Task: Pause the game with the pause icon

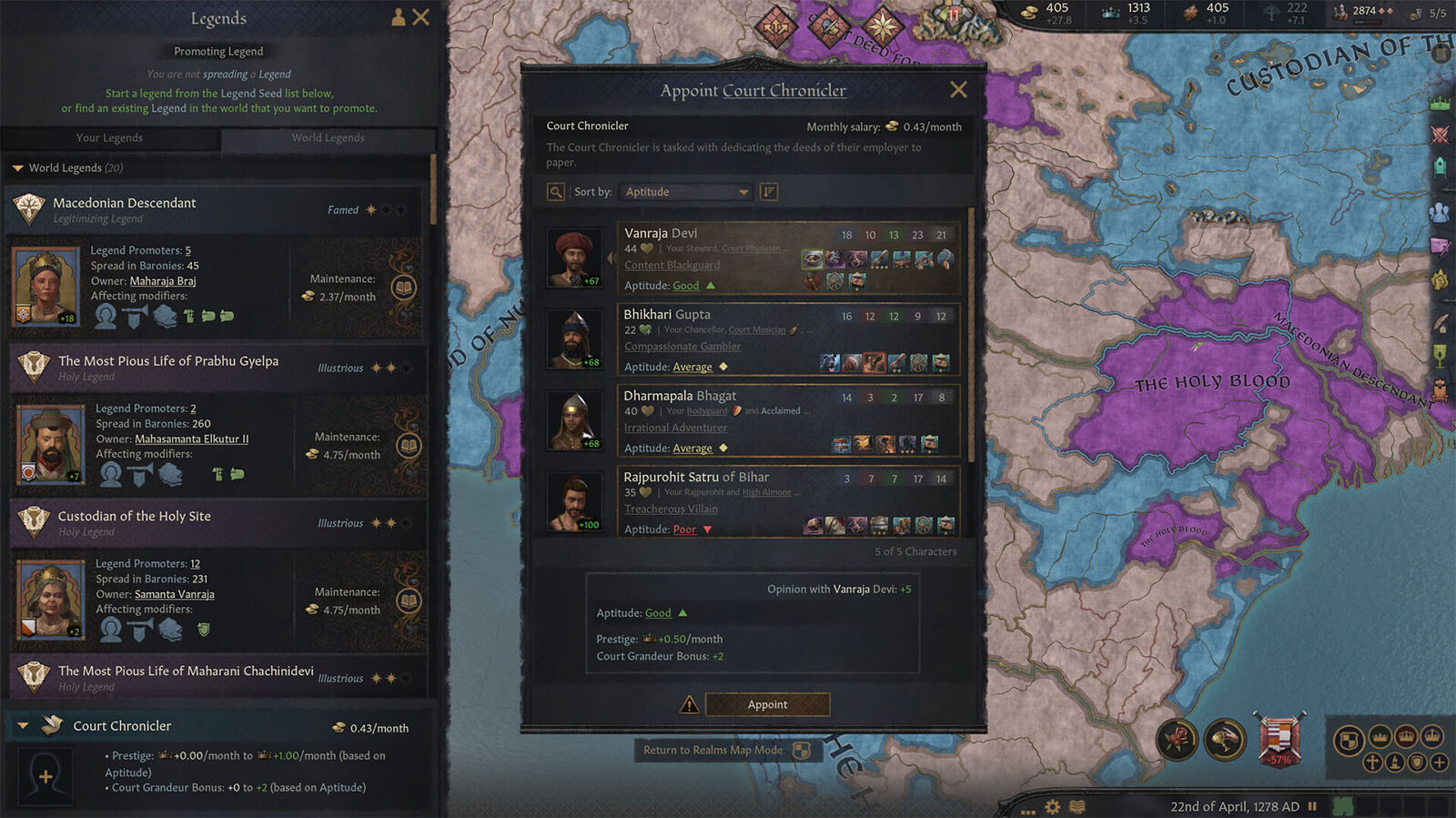Action: (x=1313, y=806)
